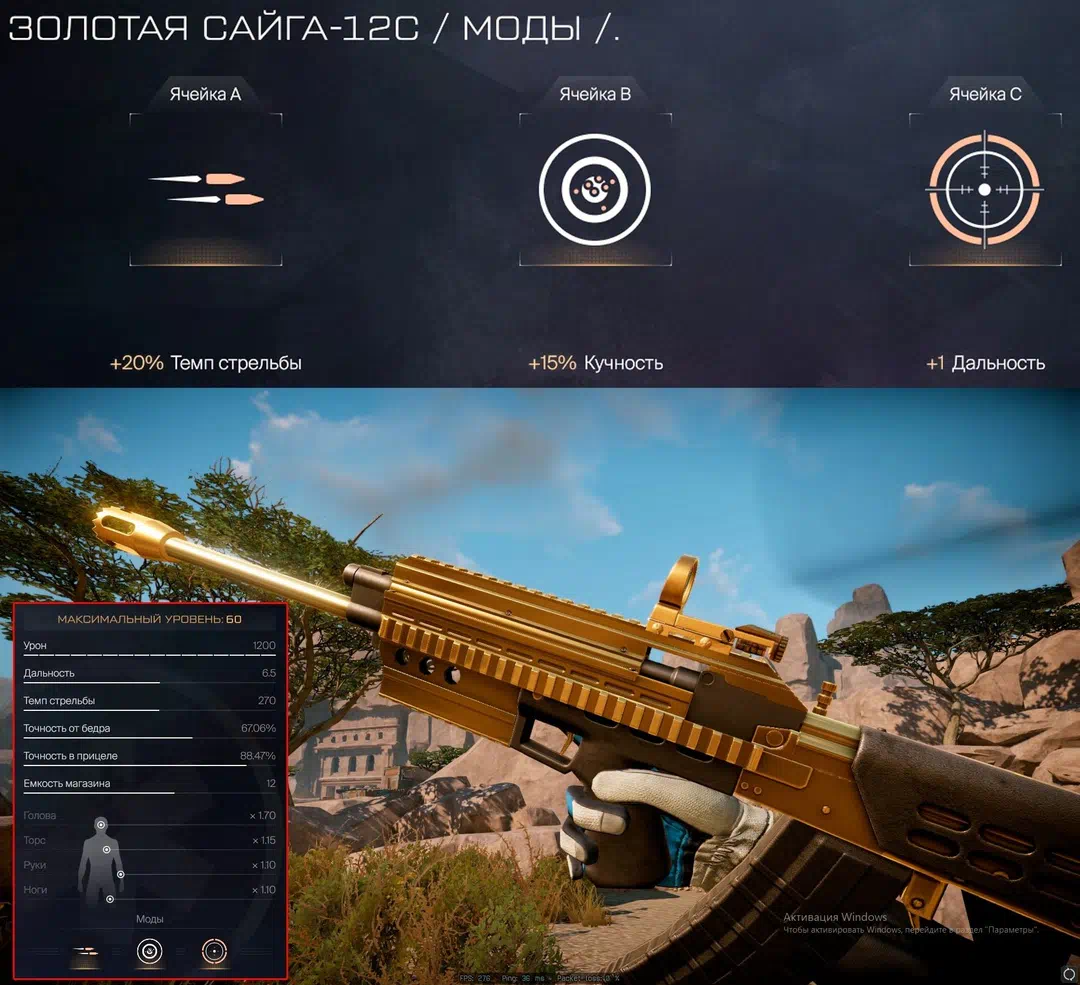This screenshot has height=985, width=1080.
Task: Click the circular refresh icon in the corner
Action: [1068, 973]
